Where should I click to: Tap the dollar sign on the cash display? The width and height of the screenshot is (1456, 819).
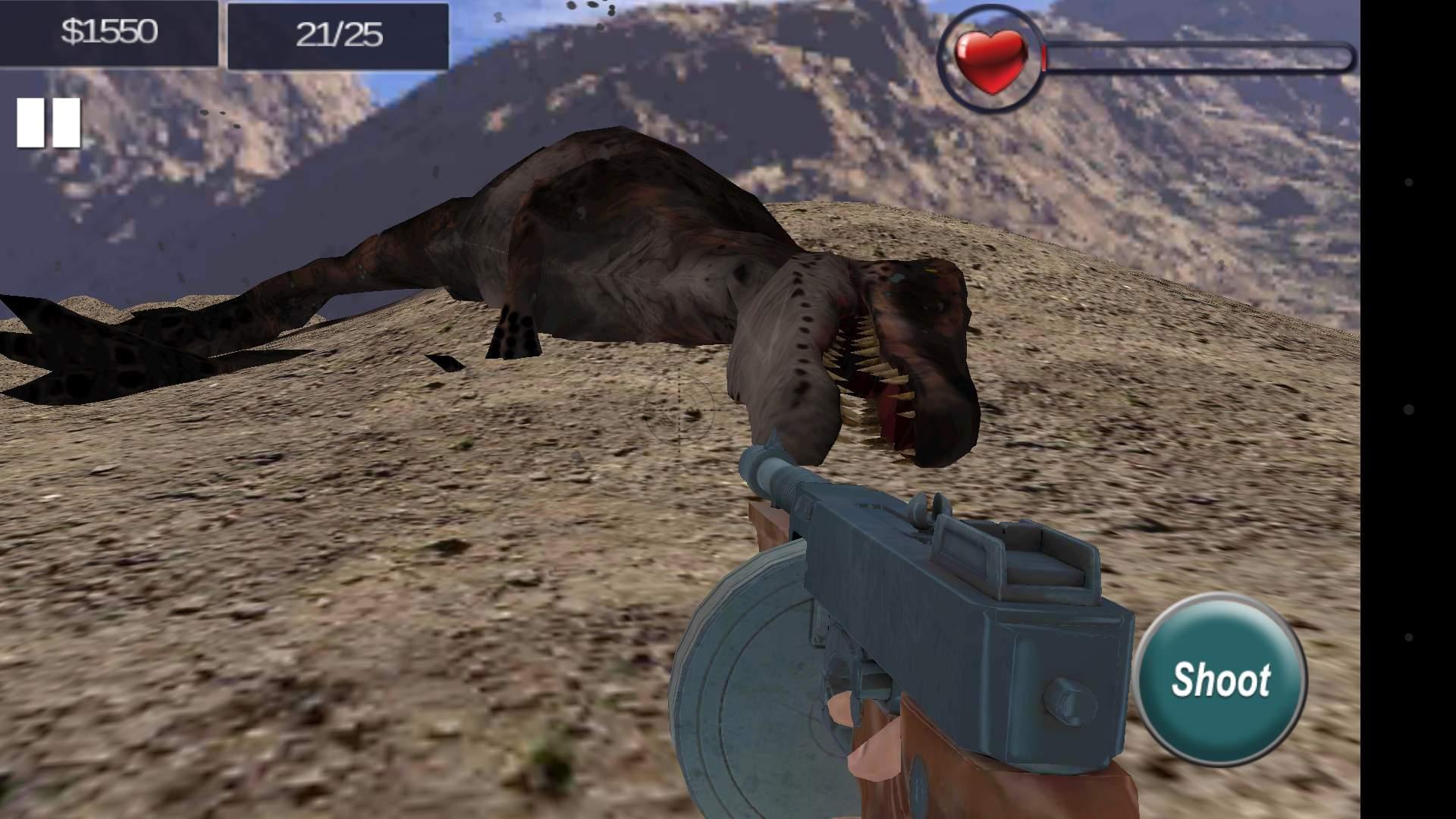coord(72,33)
